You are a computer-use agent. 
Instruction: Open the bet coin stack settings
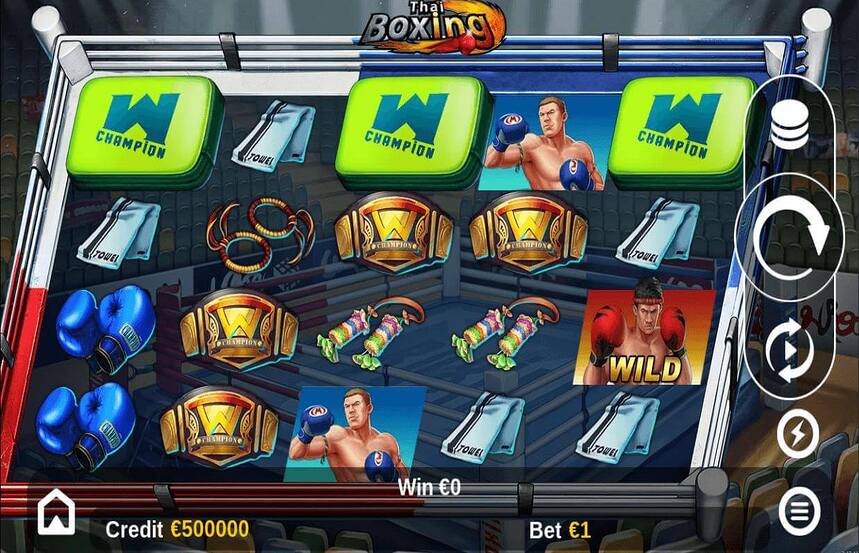coord(790,127)
